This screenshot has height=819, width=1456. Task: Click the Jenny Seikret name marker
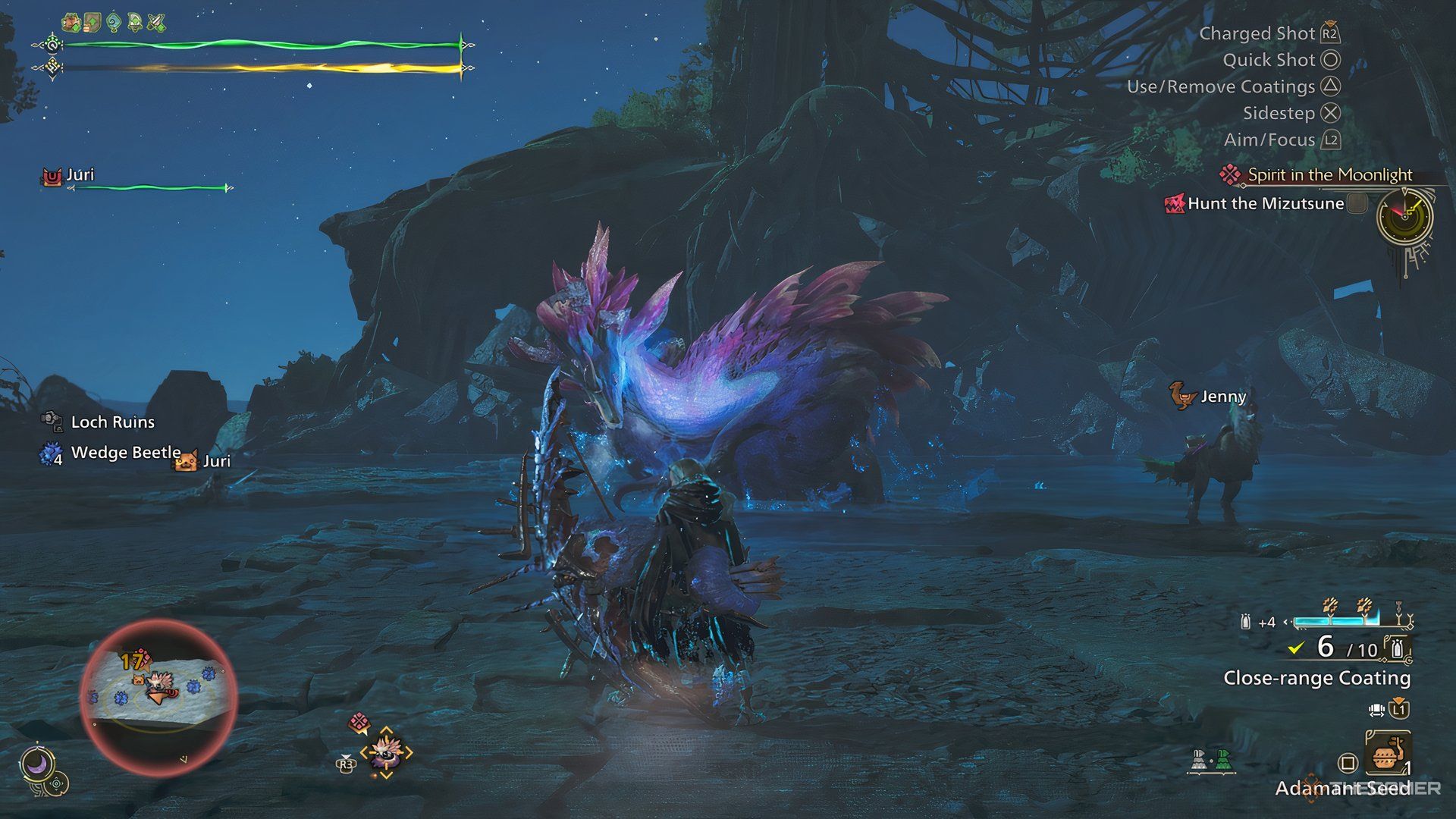(1222, 397)
